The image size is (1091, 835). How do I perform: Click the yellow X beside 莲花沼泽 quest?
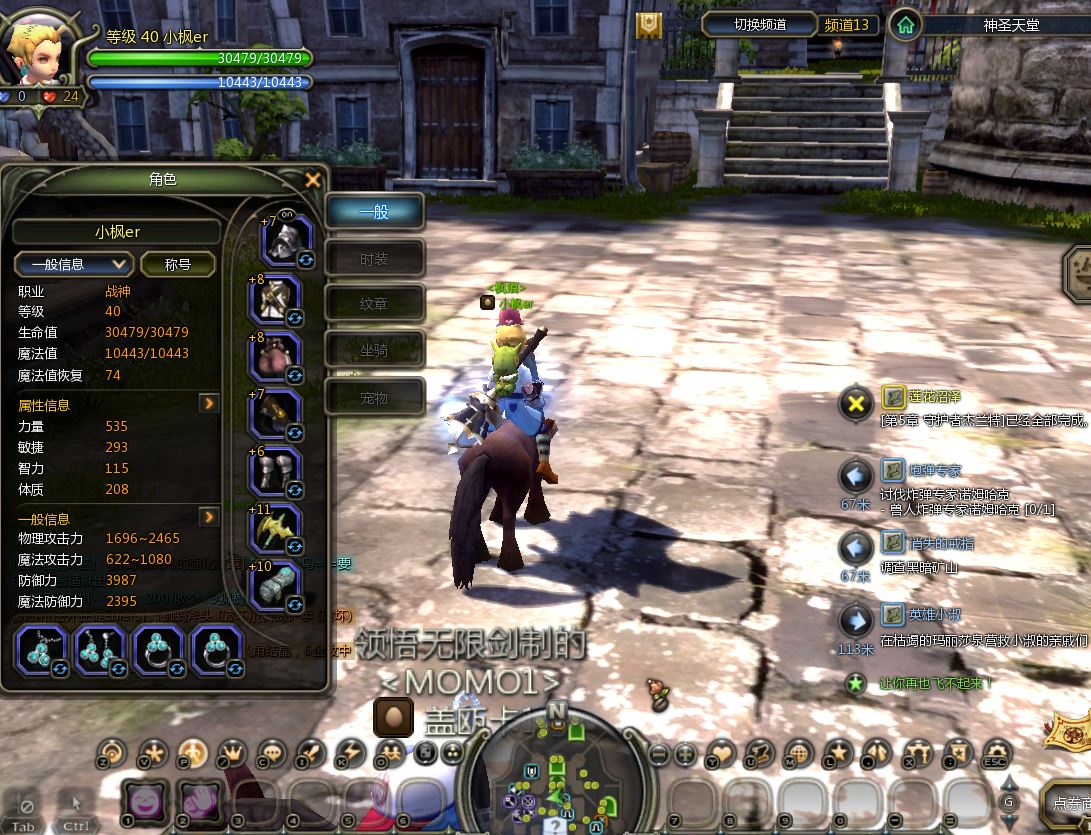[855, 404]
